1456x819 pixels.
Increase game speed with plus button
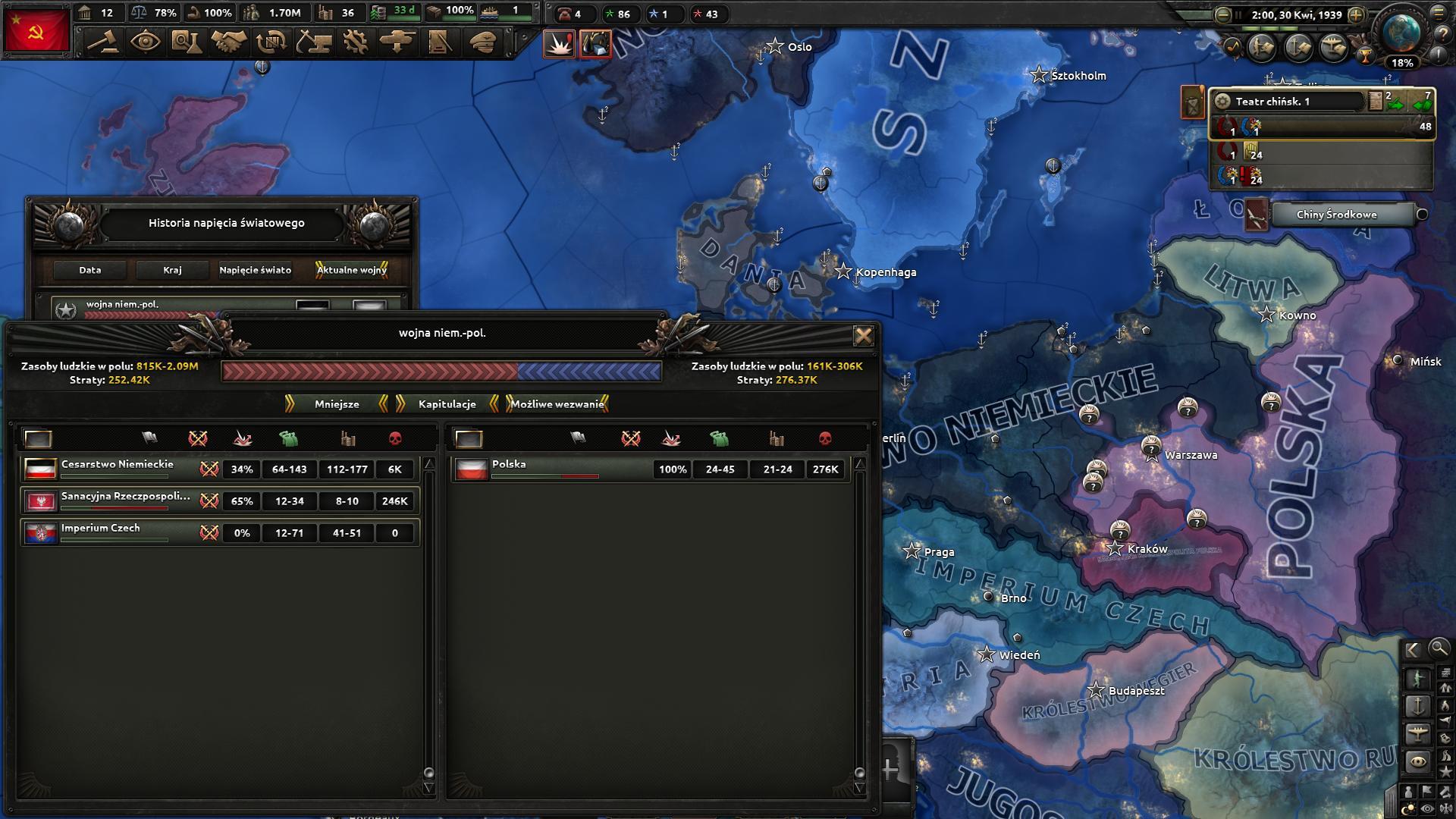coord(1356,14)
